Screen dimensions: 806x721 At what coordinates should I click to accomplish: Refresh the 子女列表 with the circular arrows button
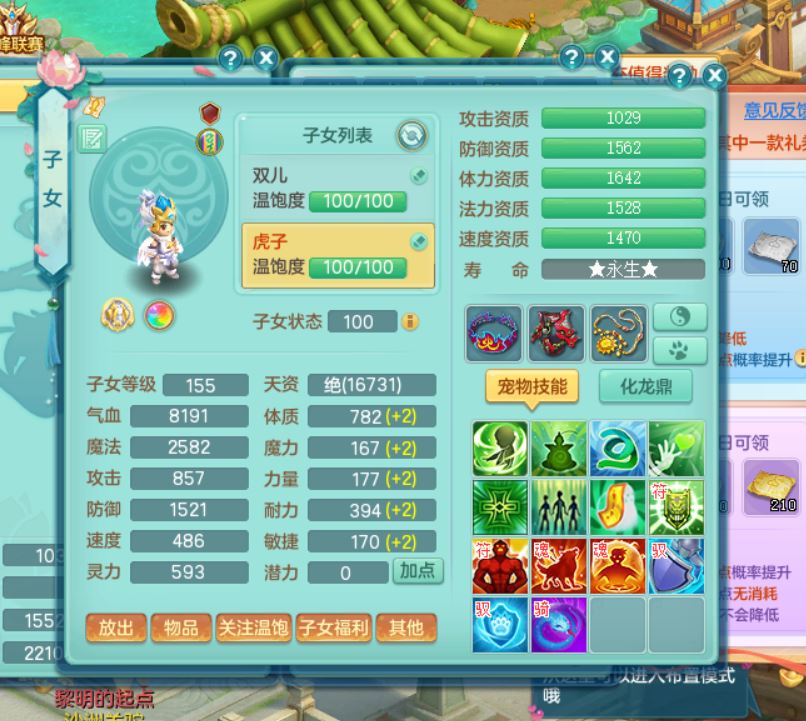pos(411,135)
